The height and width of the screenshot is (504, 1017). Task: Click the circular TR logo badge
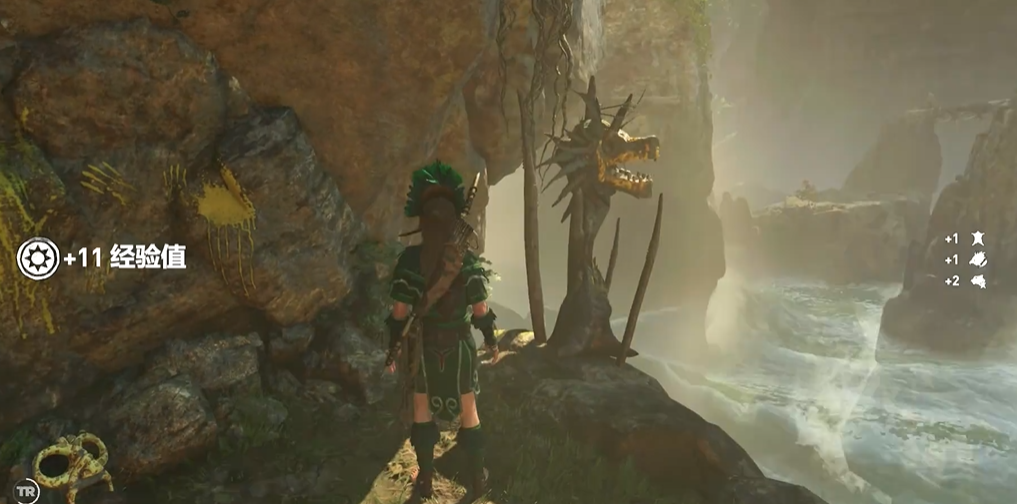click(x=27, y=490)
